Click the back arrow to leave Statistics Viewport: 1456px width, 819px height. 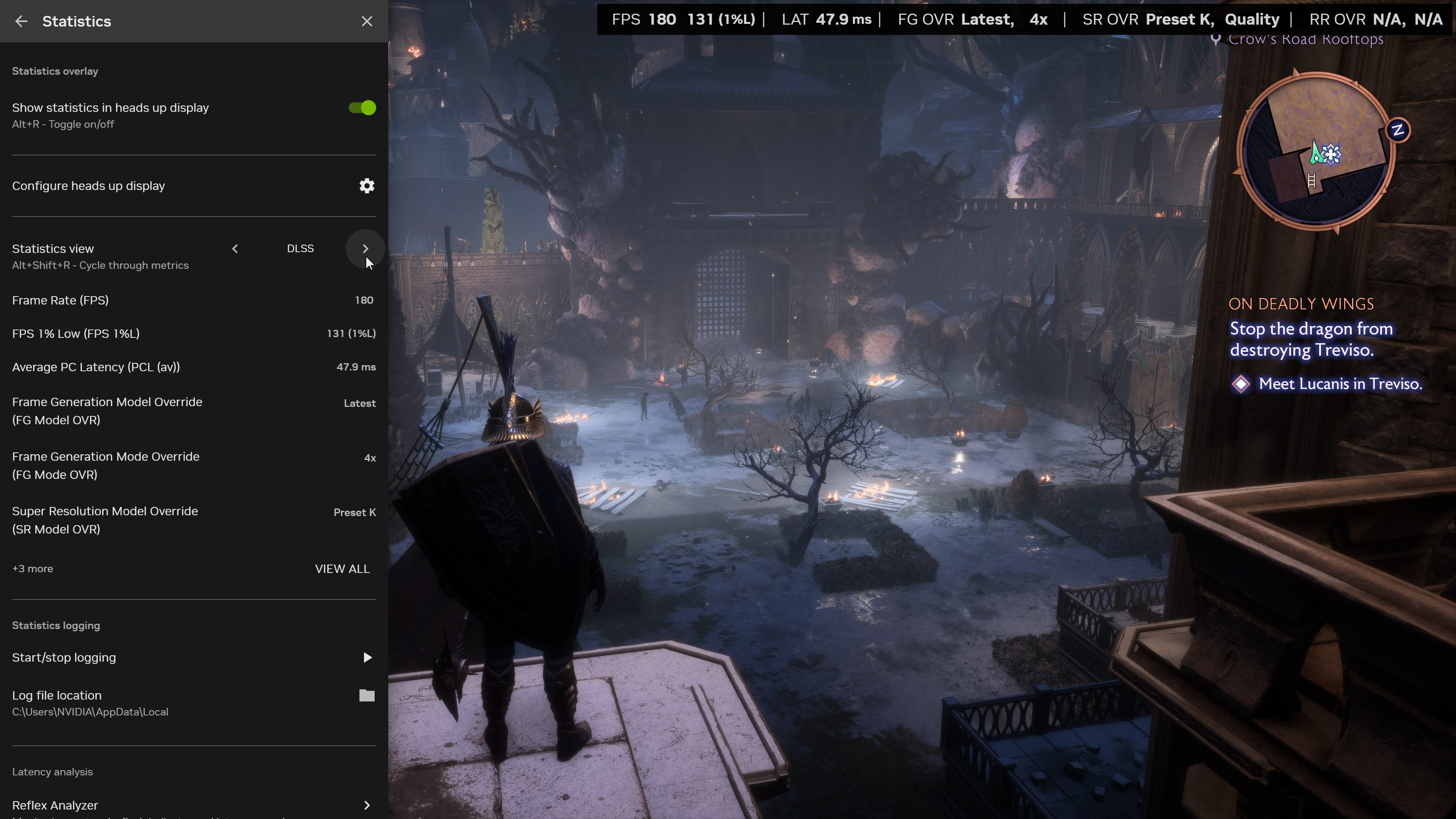coord(21,21)
